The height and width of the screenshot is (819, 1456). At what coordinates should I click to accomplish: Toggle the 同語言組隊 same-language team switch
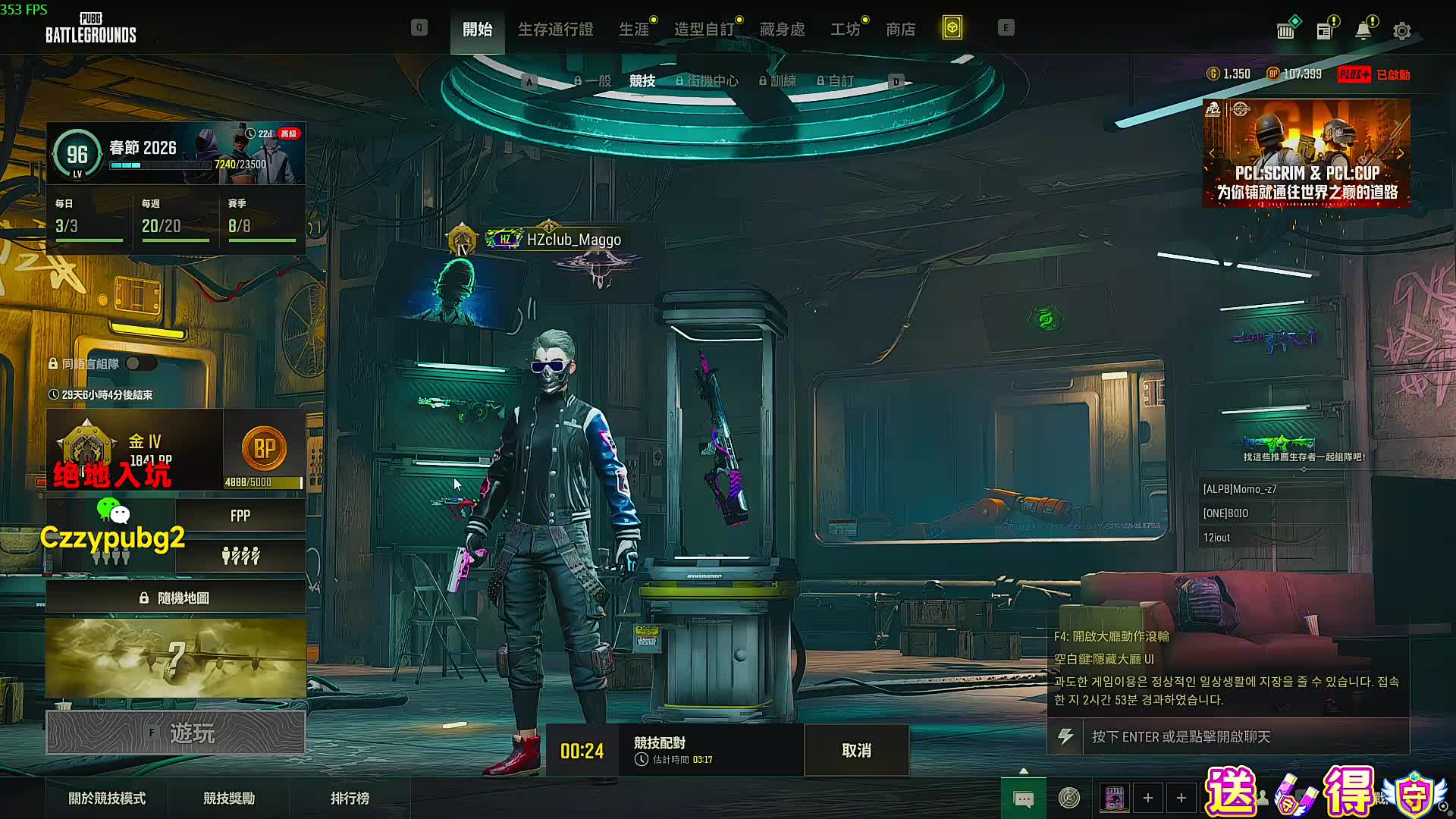140,364
